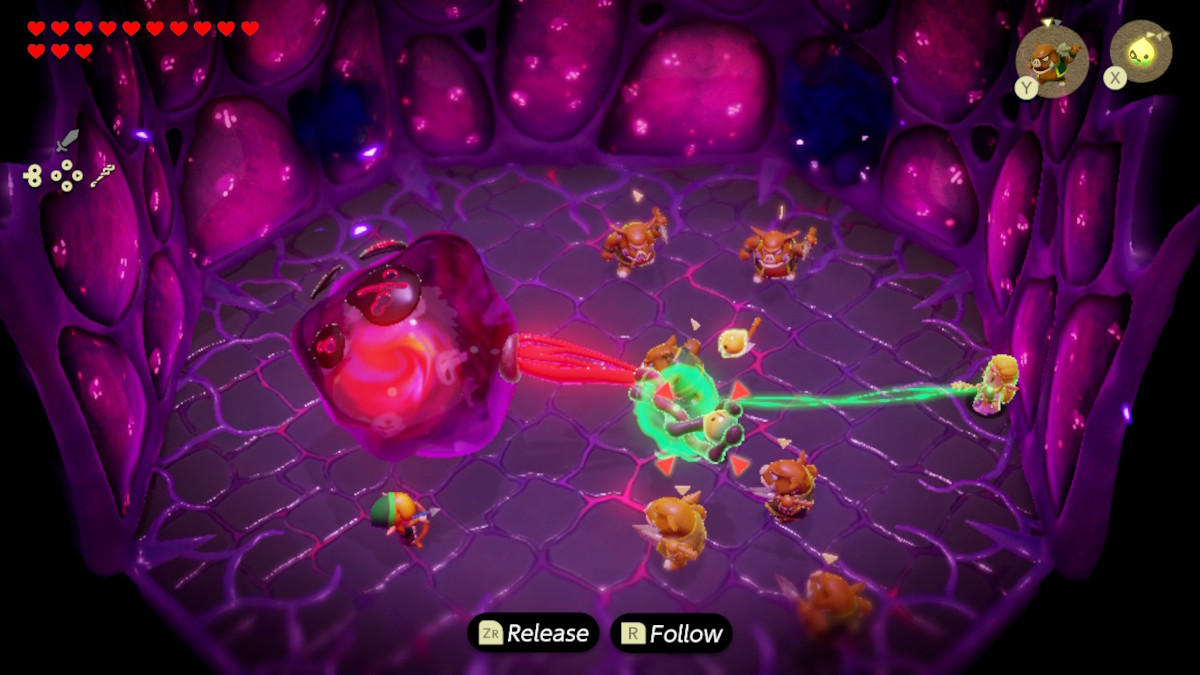Choose the rod-shaped shortcut icon
The image size is (1200, 675).
pos(102,177)
